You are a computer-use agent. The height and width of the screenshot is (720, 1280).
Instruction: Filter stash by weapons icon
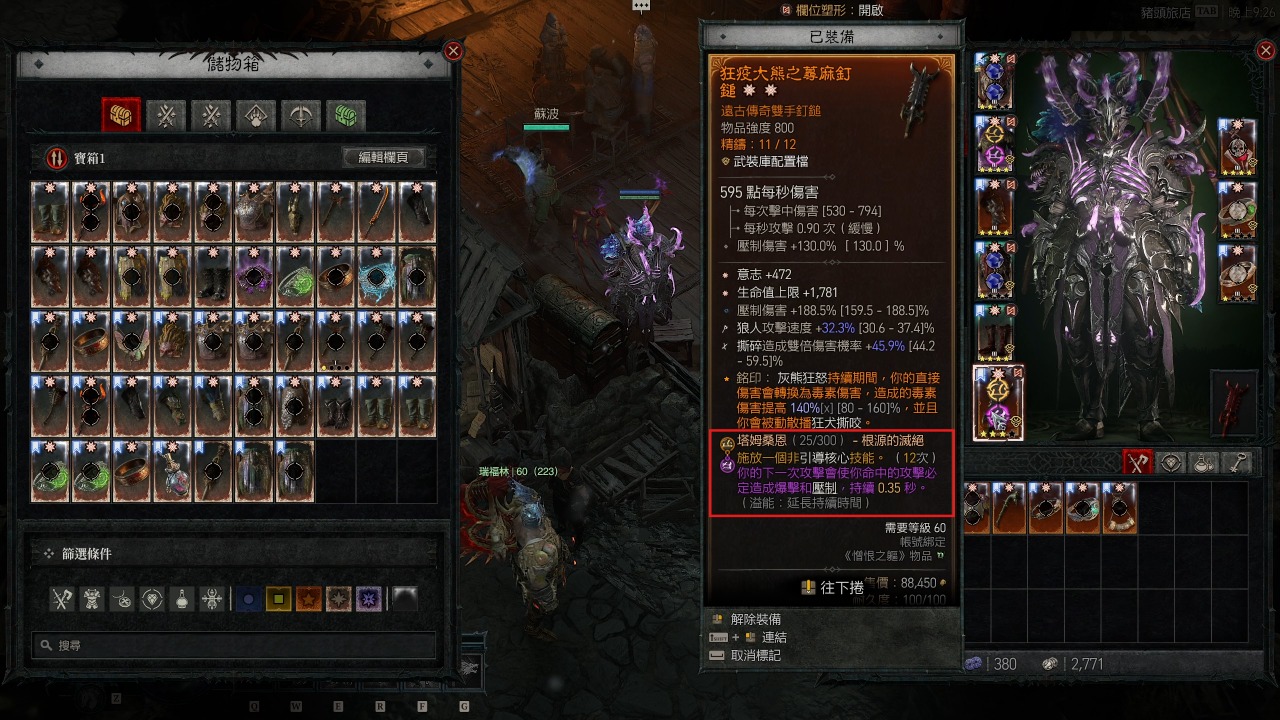click(x=63, y=599)
